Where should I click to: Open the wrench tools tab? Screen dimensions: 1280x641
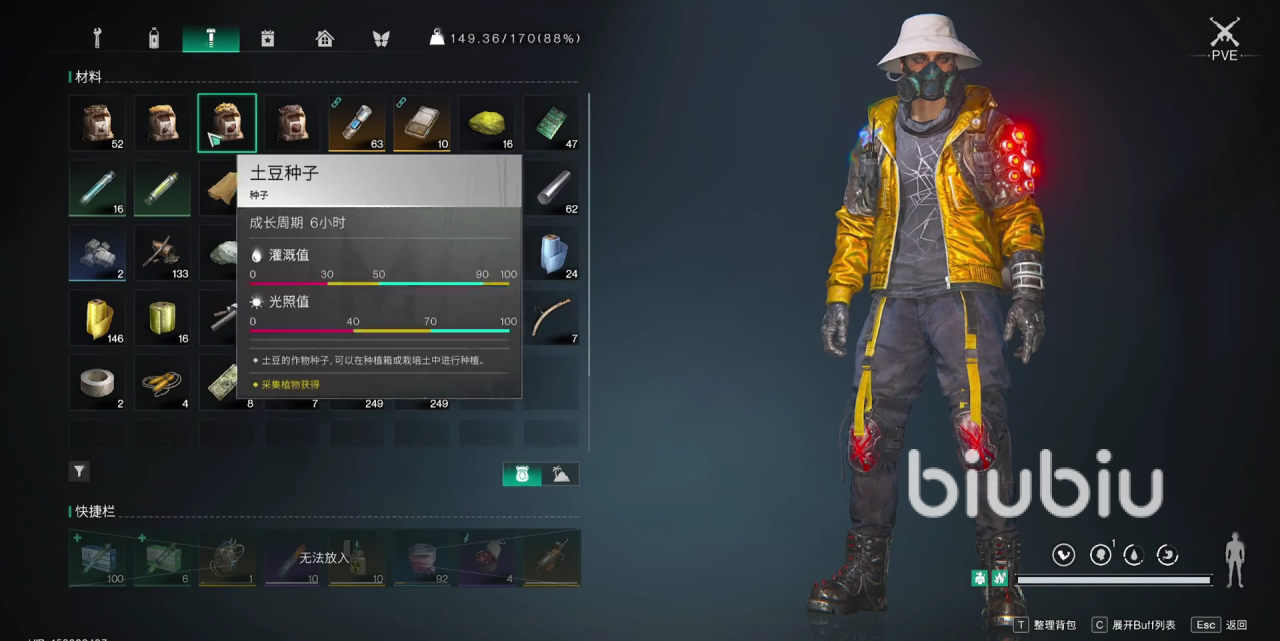(x=98, y=39)
